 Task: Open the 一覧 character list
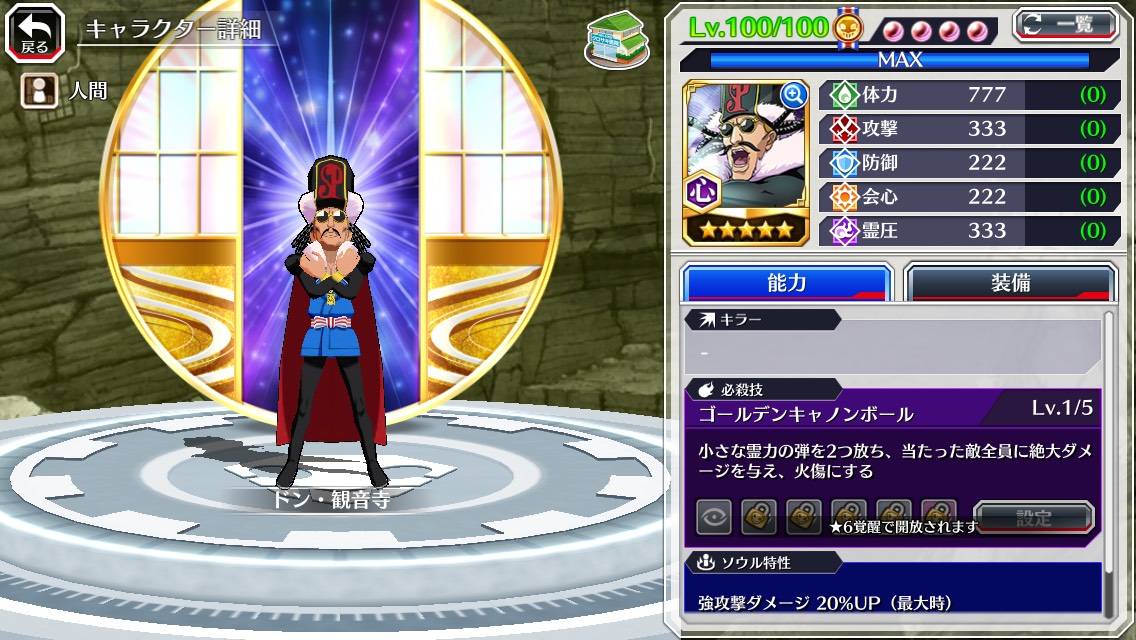pyautogui.click(x=1064, y=25)
